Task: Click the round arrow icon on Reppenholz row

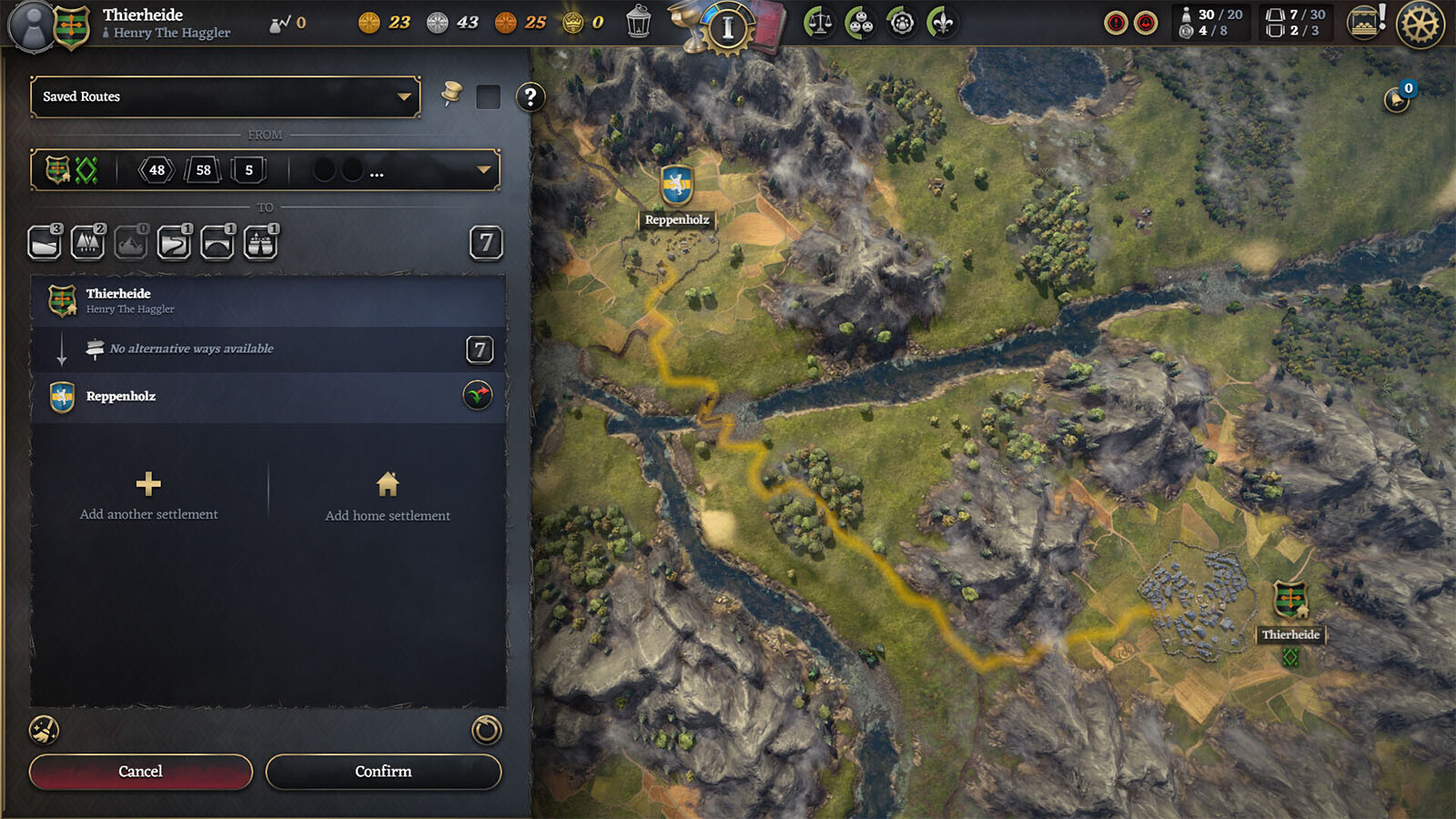Action: coord(478,396)
